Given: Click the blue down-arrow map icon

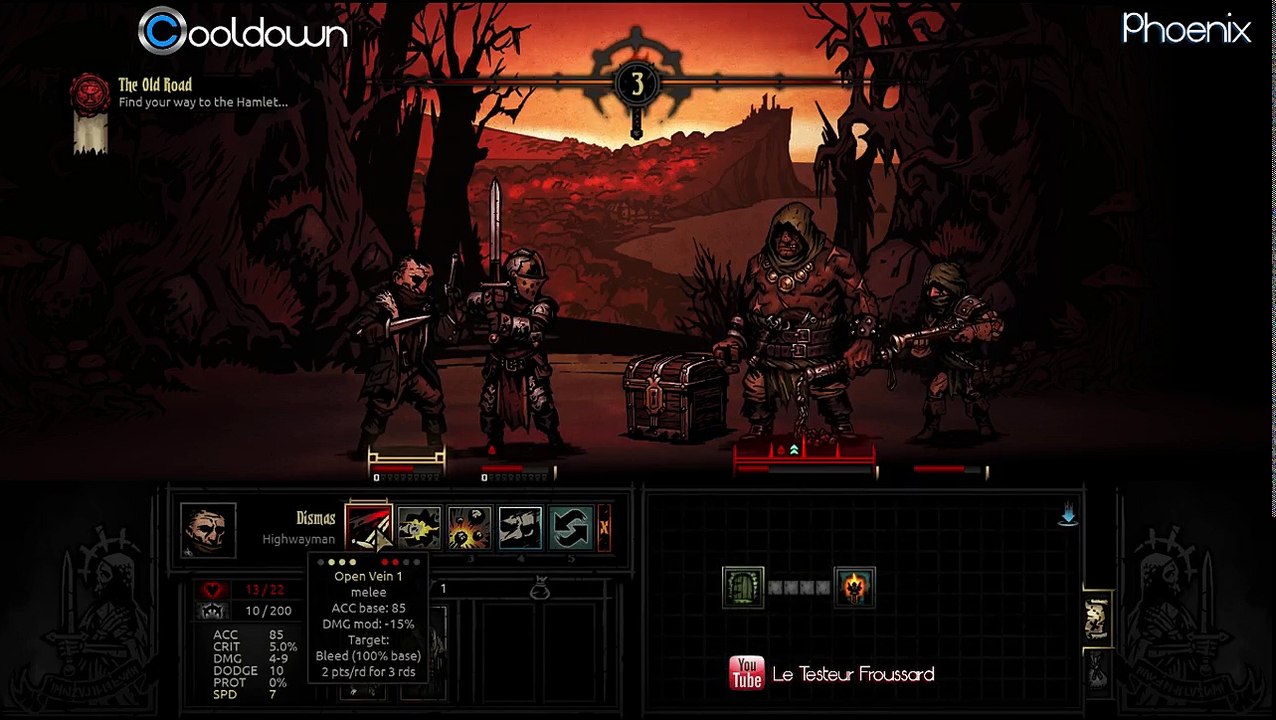Looking at the screenshot, I should [1068, 516].
